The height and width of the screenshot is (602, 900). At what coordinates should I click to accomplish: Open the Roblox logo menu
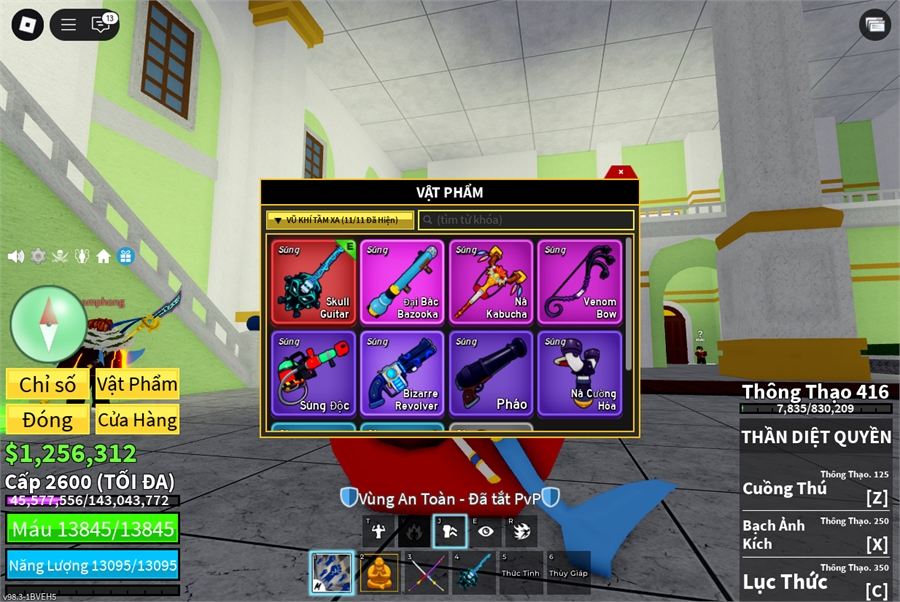tap(27, 25)
